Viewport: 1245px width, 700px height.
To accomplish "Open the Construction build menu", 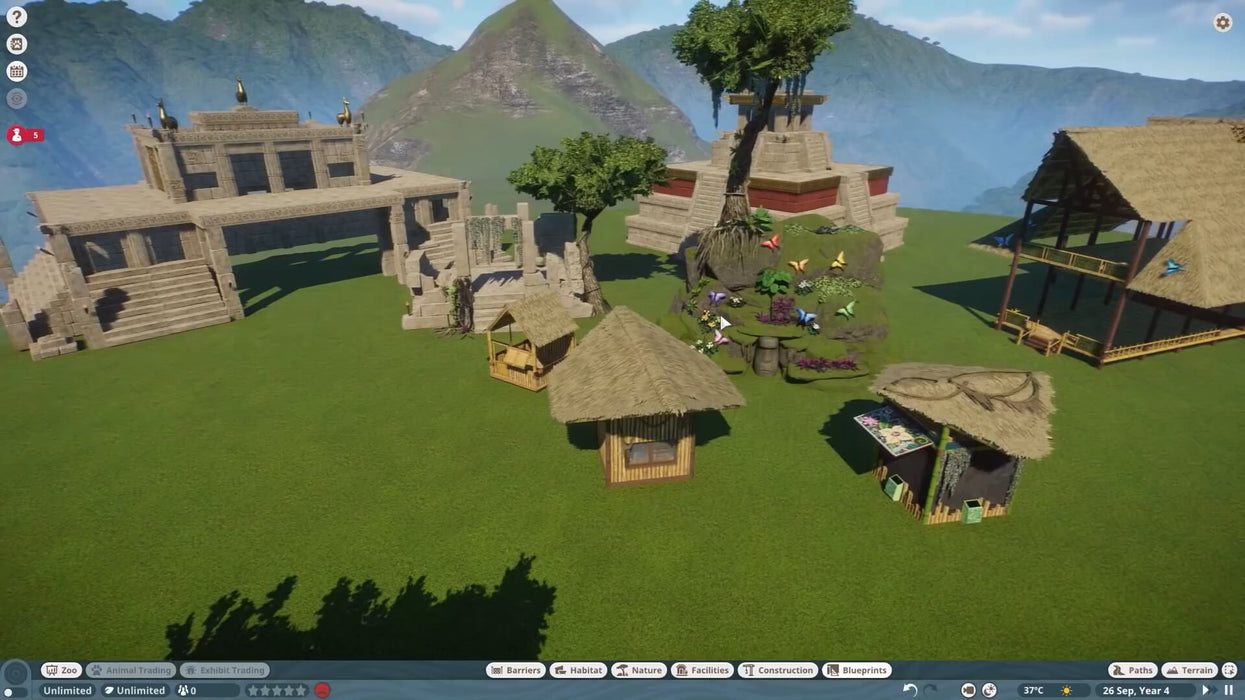I will (777, 670).
